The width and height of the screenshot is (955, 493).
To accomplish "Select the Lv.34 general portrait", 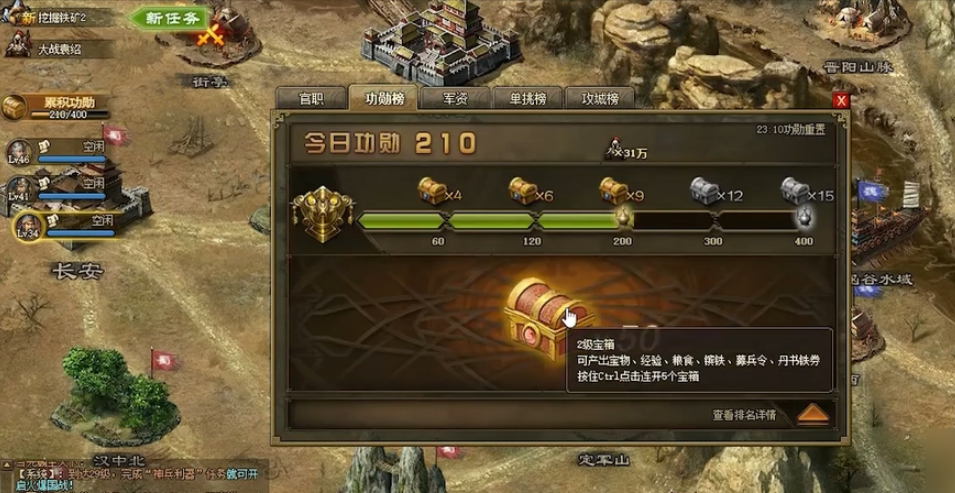I will click(28, 226).
